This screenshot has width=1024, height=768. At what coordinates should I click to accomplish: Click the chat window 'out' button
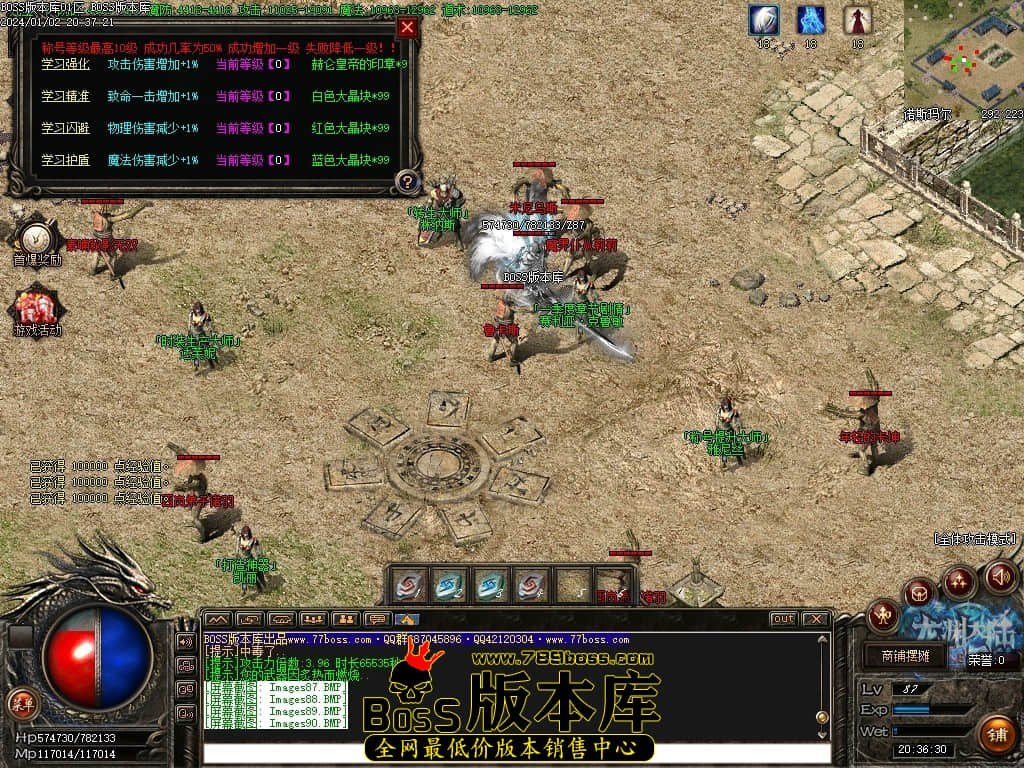(x=783, y=619)
